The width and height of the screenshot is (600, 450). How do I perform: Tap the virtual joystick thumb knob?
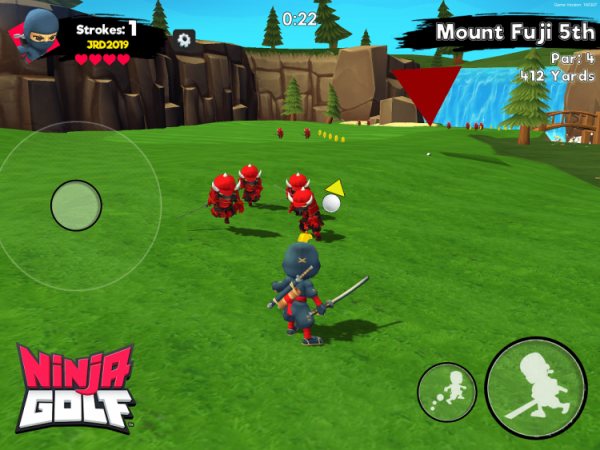[x=76, y=205]
